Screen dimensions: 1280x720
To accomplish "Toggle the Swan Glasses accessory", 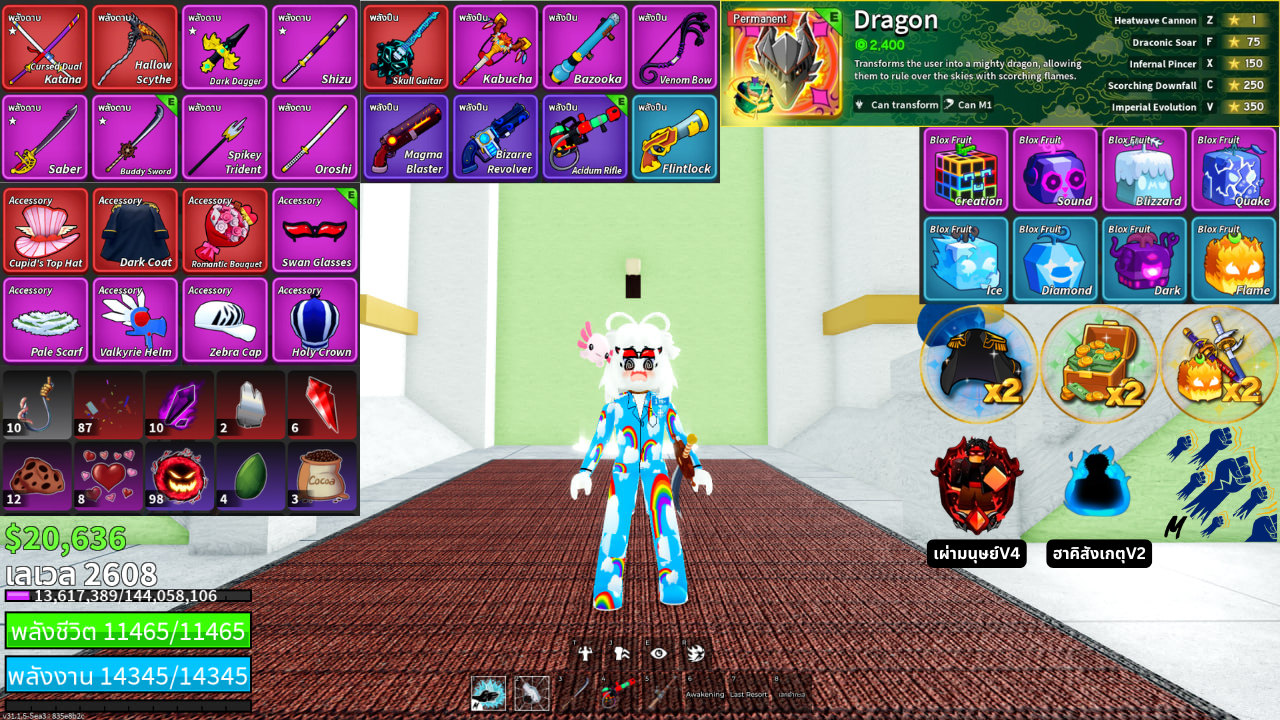I will pos(314,230).
